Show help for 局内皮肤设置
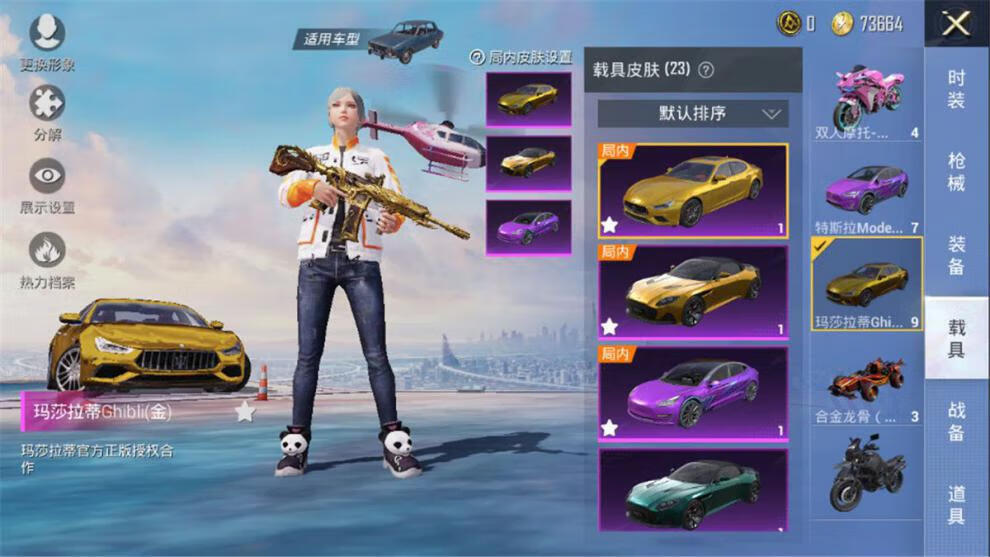This screenshot has height=557, width=990. [478, 58]
